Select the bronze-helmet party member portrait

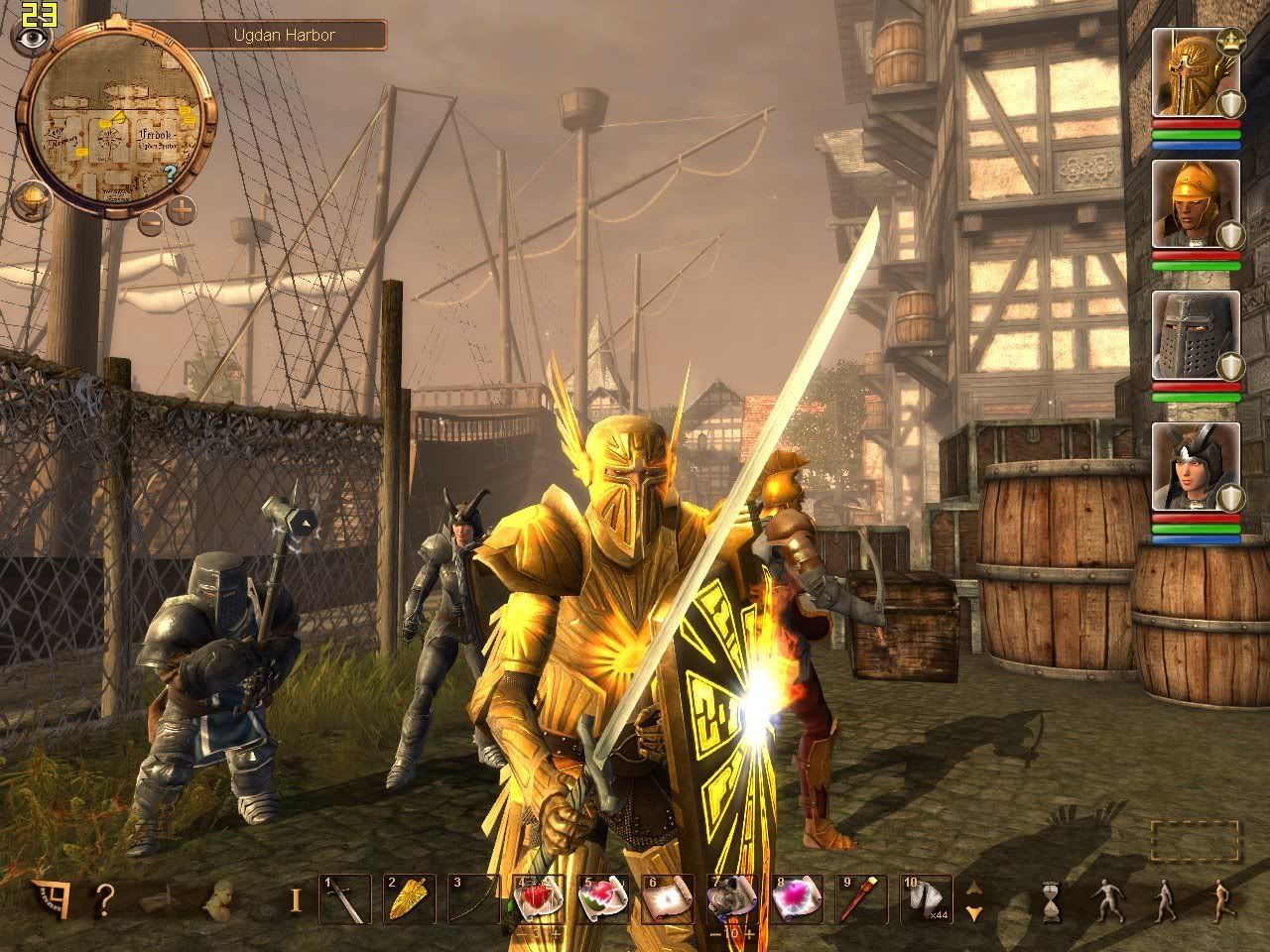(1195, 204)
